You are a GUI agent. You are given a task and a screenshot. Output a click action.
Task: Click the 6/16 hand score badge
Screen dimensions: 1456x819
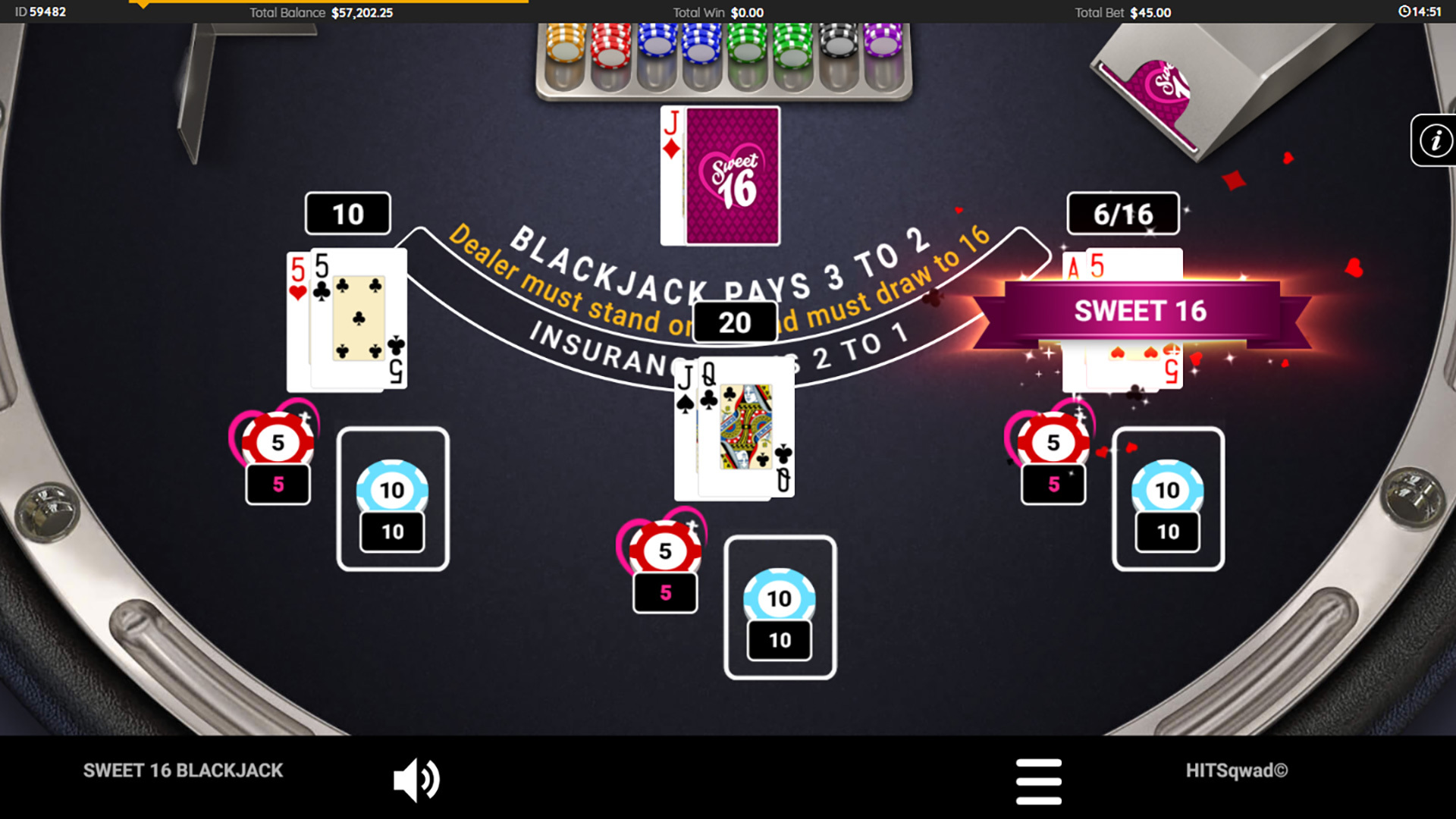point(1122,213)
